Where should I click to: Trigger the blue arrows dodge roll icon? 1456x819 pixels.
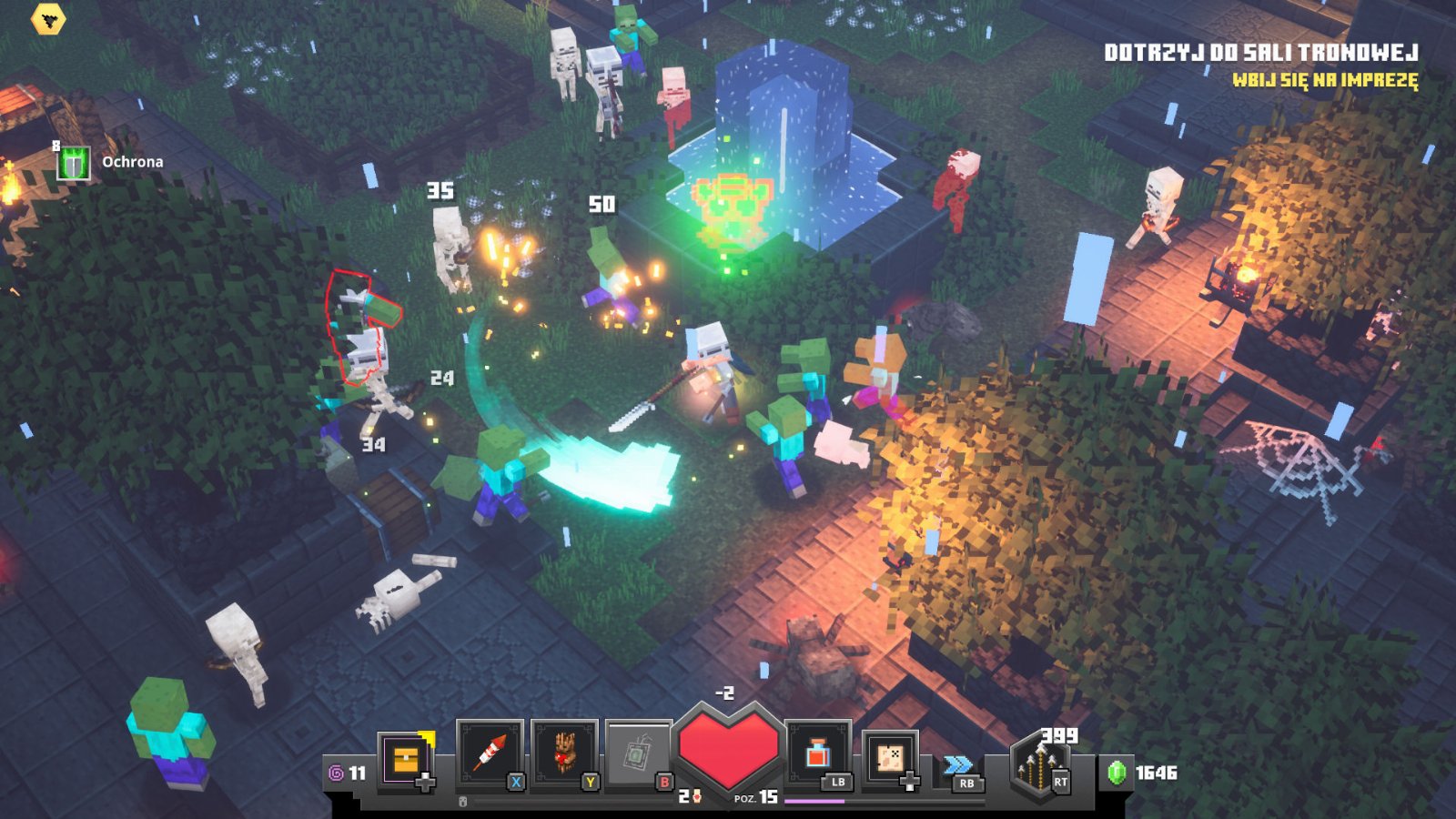tap(957, 764)
